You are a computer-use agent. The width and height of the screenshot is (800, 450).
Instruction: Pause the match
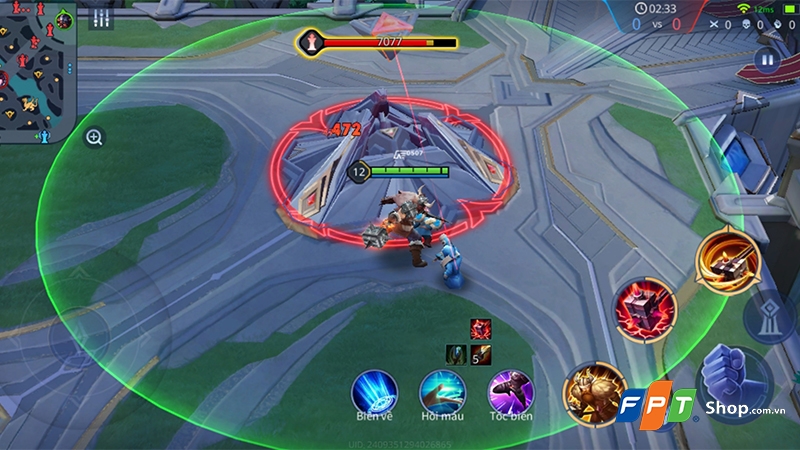click(x=767, y=59)
